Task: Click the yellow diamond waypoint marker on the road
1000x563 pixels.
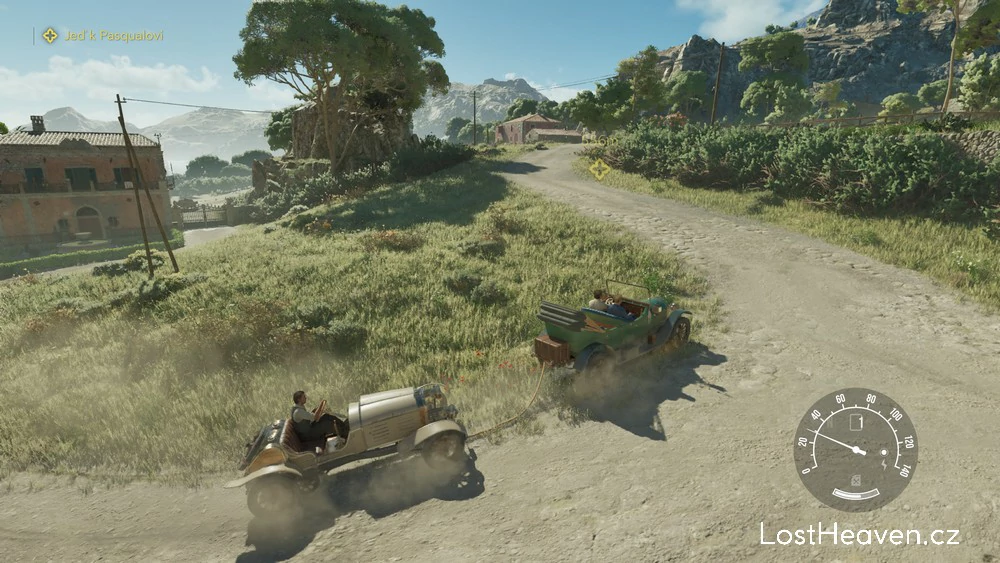Action: (x=599, y=168)
